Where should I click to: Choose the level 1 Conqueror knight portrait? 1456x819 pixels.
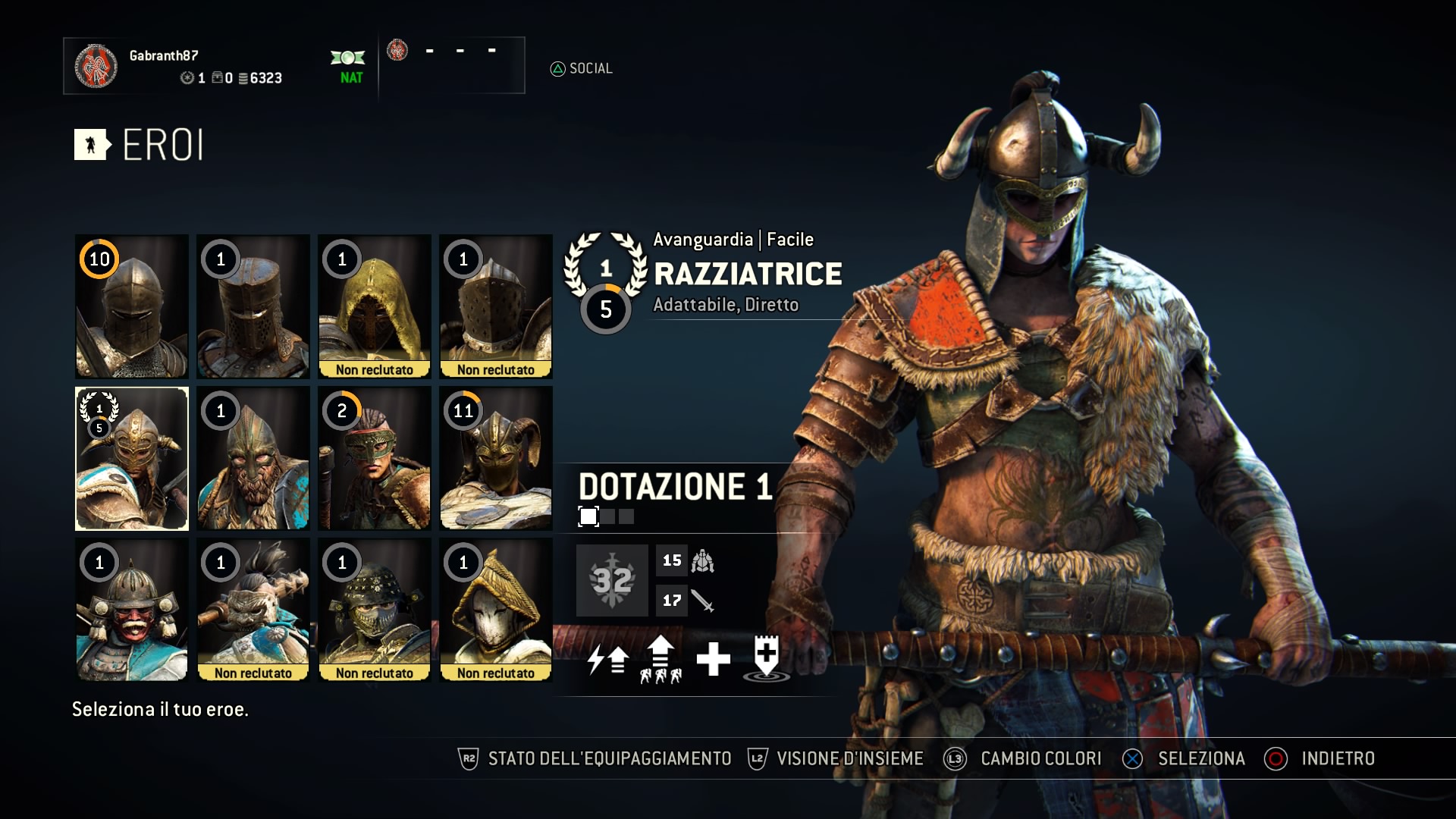point(253,306)
